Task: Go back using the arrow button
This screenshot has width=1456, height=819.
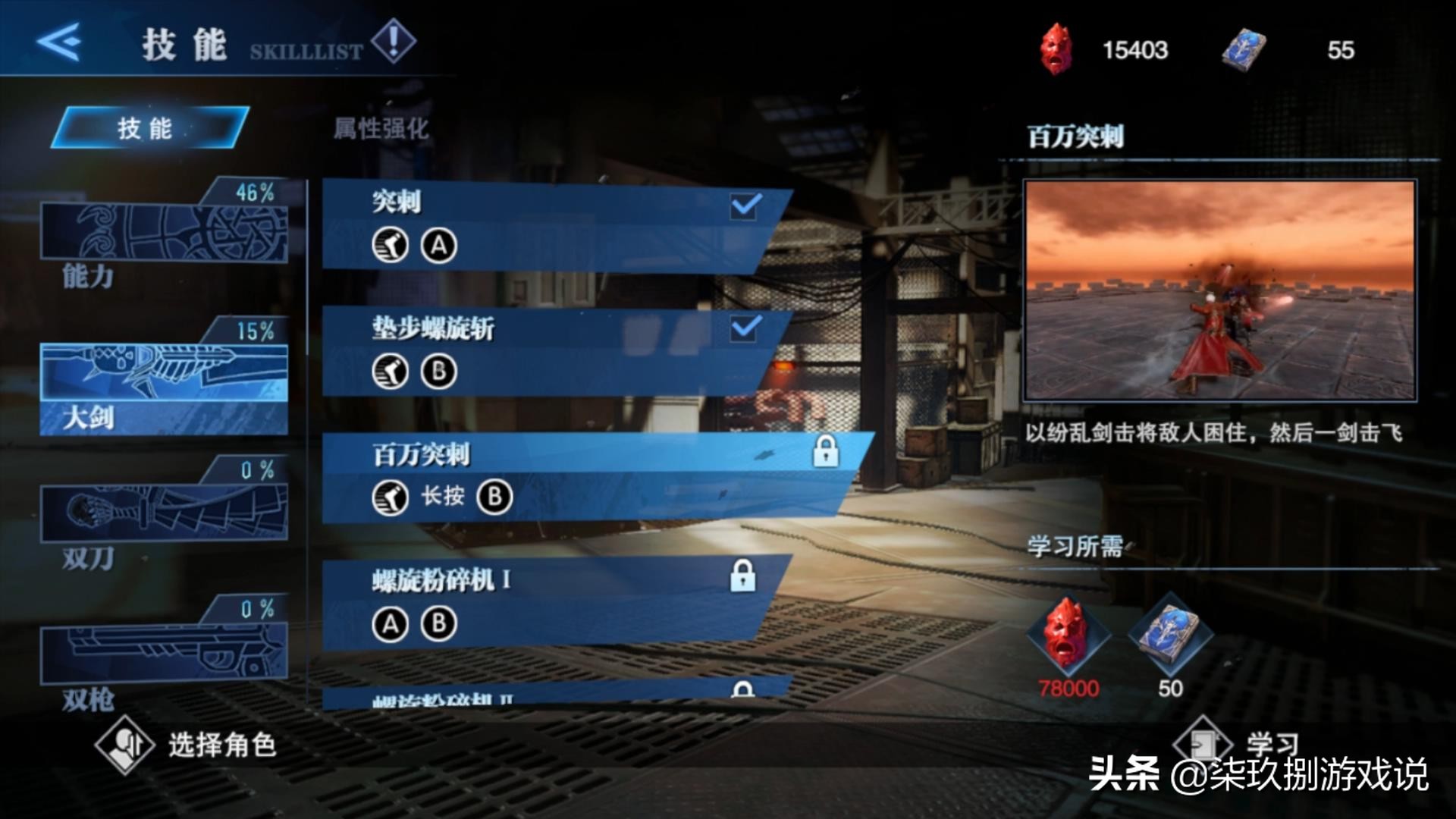Action: 59,42
